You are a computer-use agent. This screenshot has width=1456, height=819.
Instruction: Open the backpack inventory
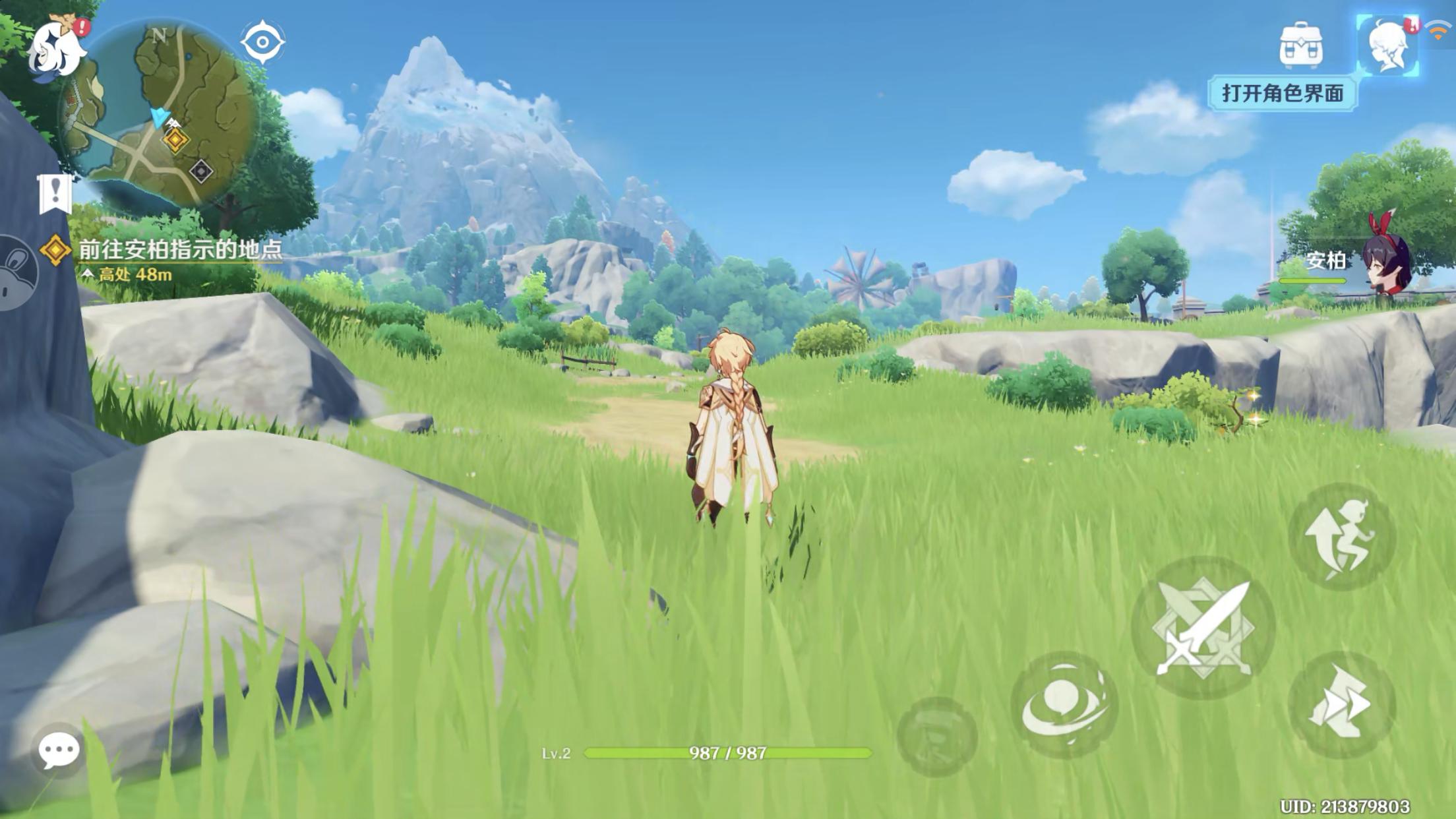pos(1300,45)
